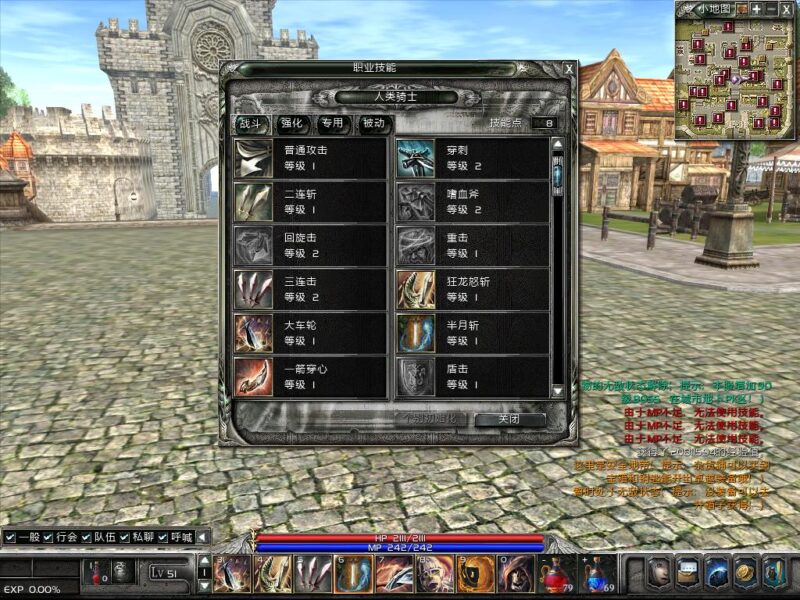Zoom out the minimap with minus button
Image resolution: width=800 pixels, height=600 pixels.
point(771,9)
